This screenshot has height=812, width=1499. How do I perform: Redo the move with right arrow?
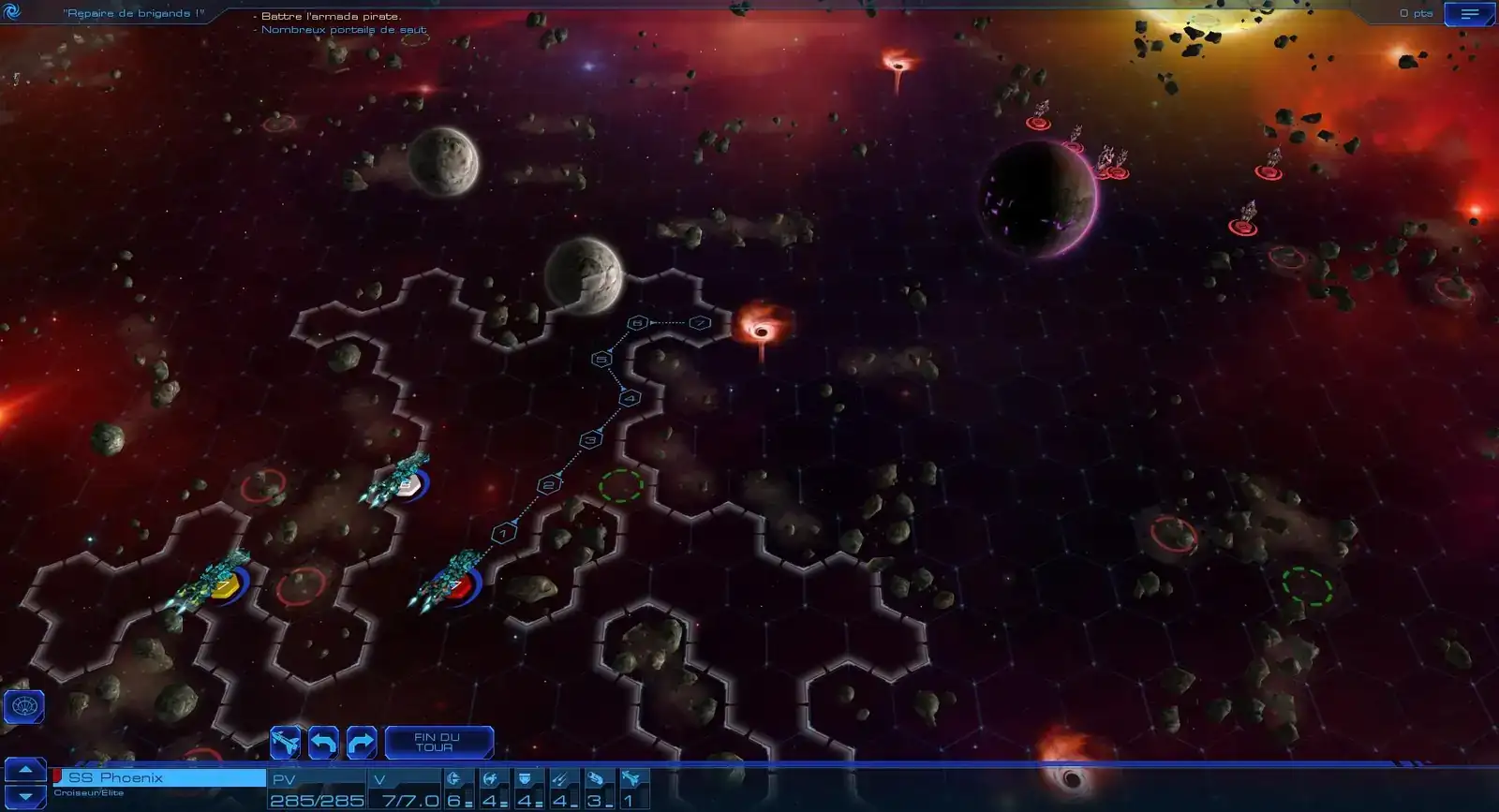pyautogui.click(x=361, y=743)
